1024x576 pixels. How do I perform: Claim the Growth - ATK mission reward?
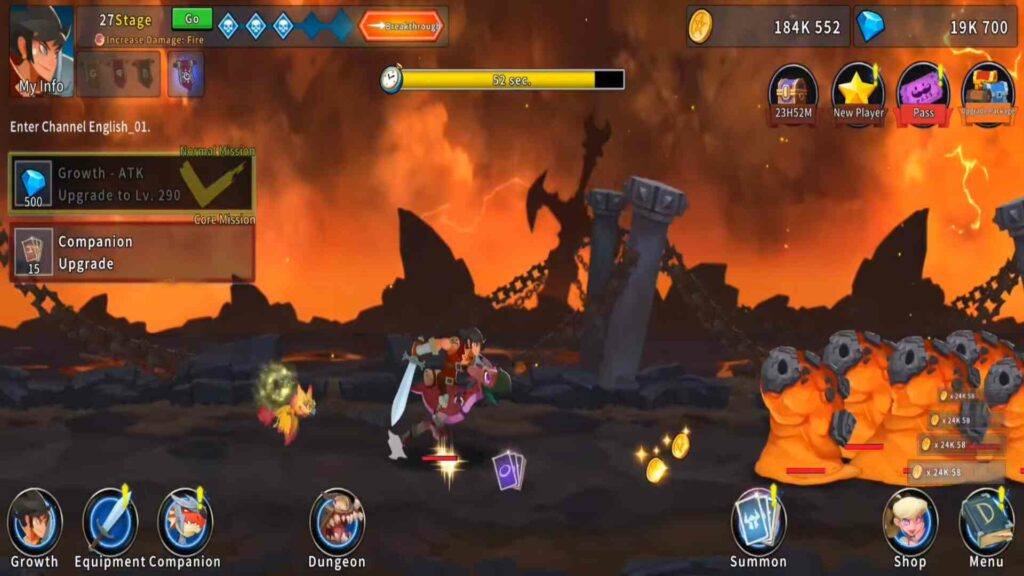pyautogui.click(x=132, y=184)
